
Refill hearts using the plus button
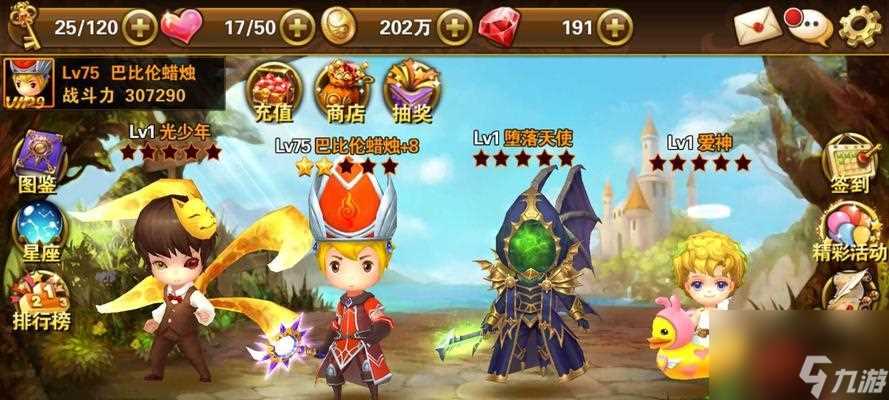(x=297, y=26)
